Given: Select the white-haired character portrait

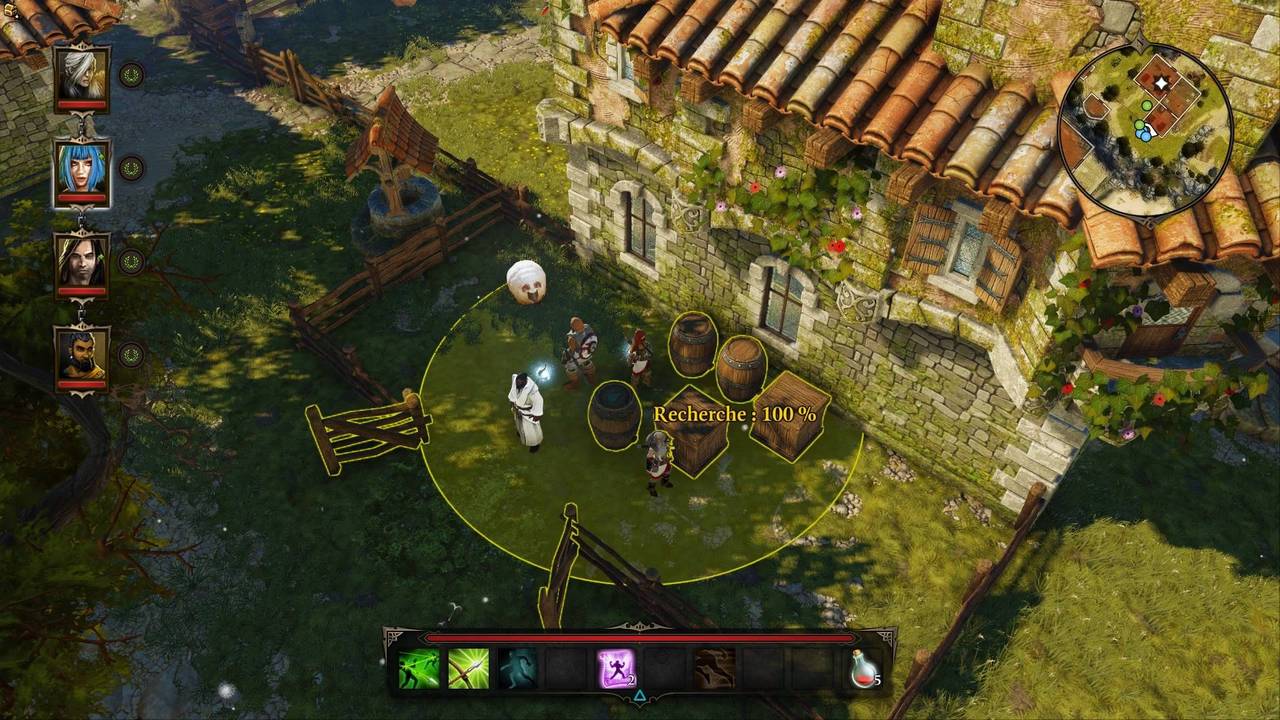Looking at the screenshot, I should click(x=82, y=73).
